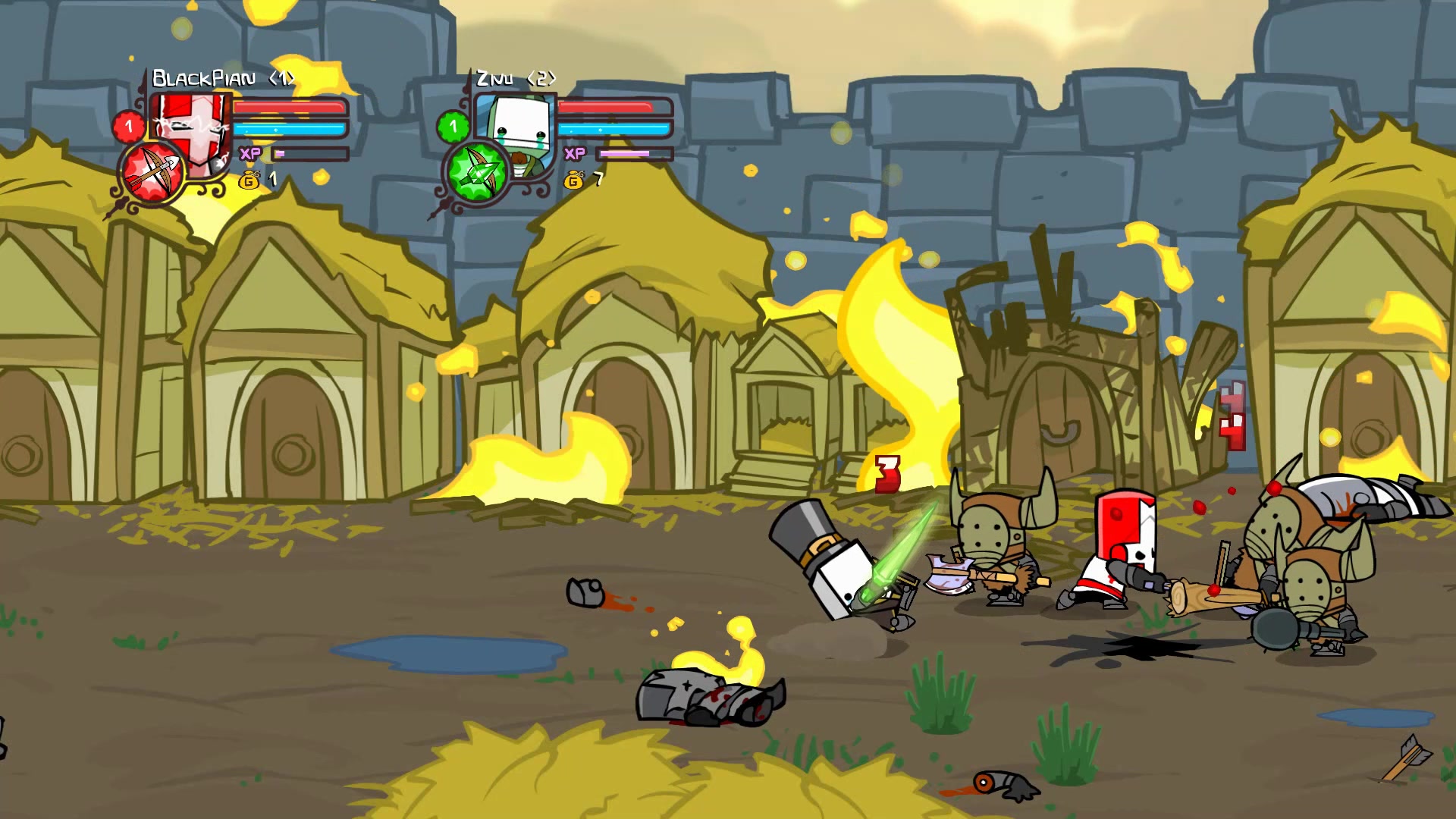Image resolution: width=1456 pixels, height=819 pixels.
Task: Select the red bow and arrow item icon
Action: click(x=154, y=173)
